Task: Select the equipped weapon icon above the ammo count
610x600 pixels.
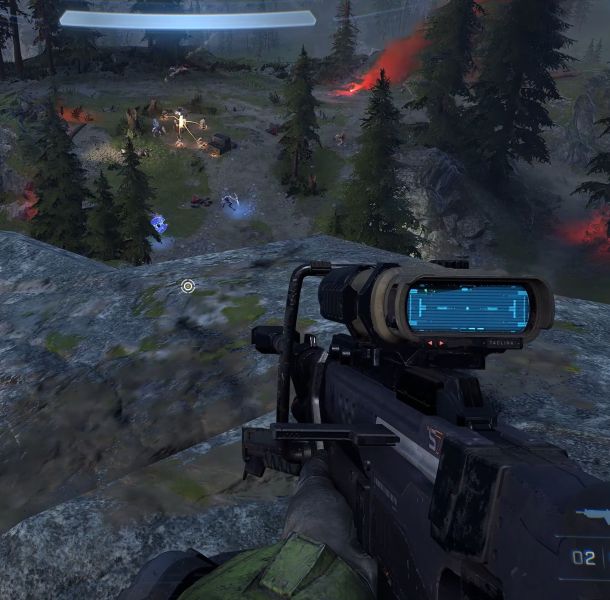Action: point(594,516)
